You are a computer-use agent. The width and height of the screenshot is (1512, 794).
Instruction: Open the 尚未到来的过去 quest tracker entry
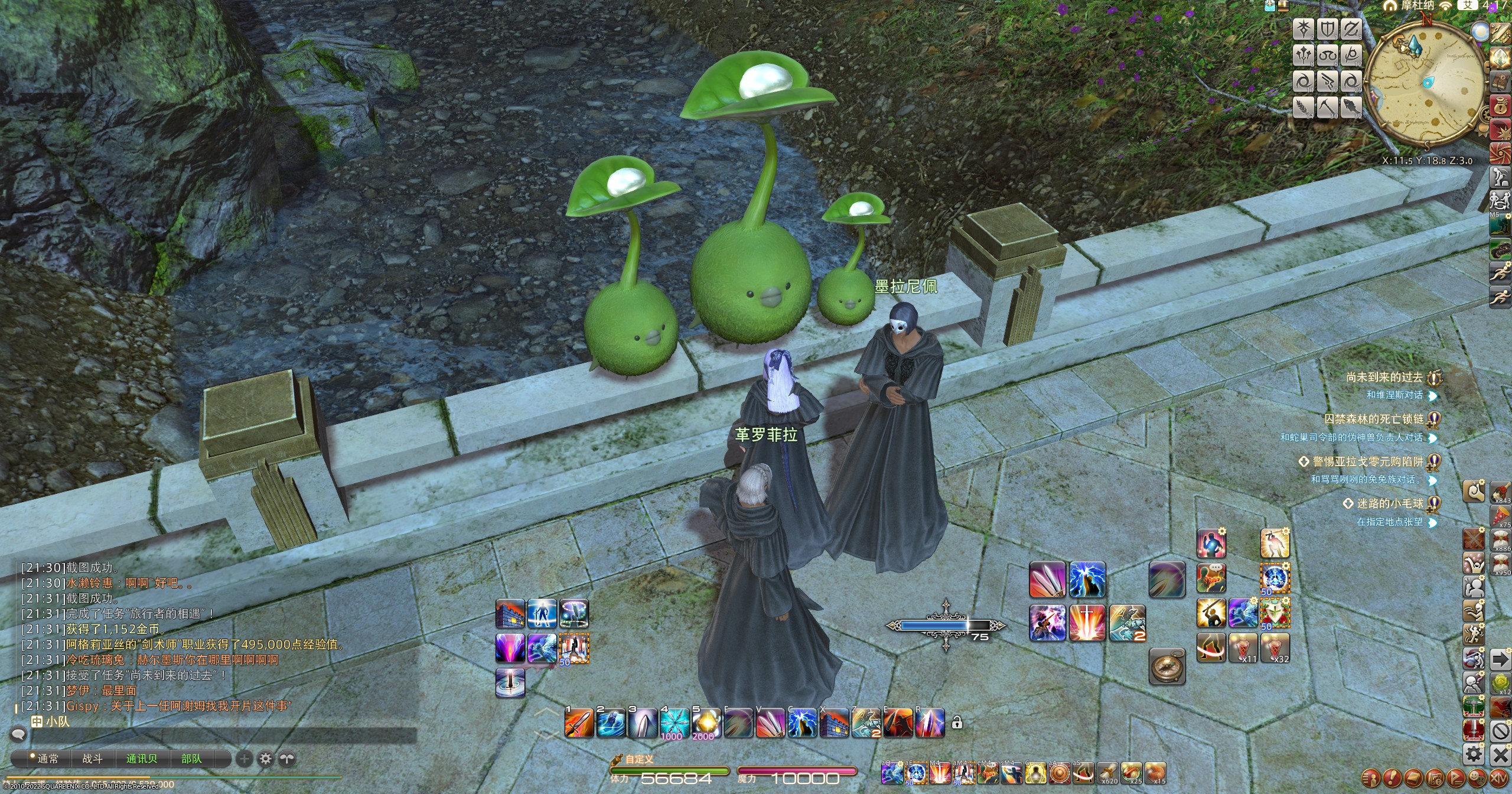coord(1384,377)
